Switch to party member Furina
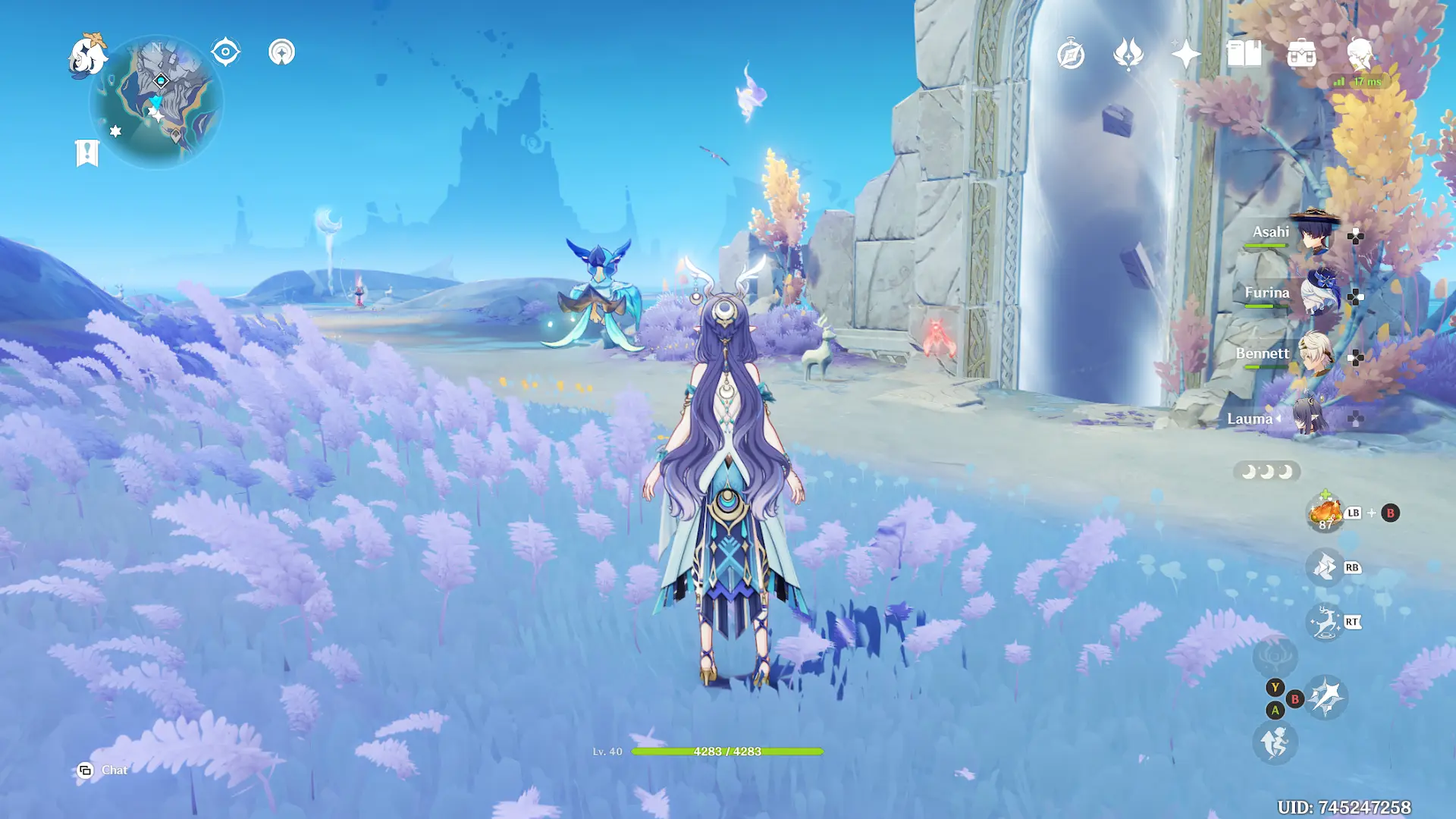Viewport: 1456px width, 819px height. pos(1318,294)
